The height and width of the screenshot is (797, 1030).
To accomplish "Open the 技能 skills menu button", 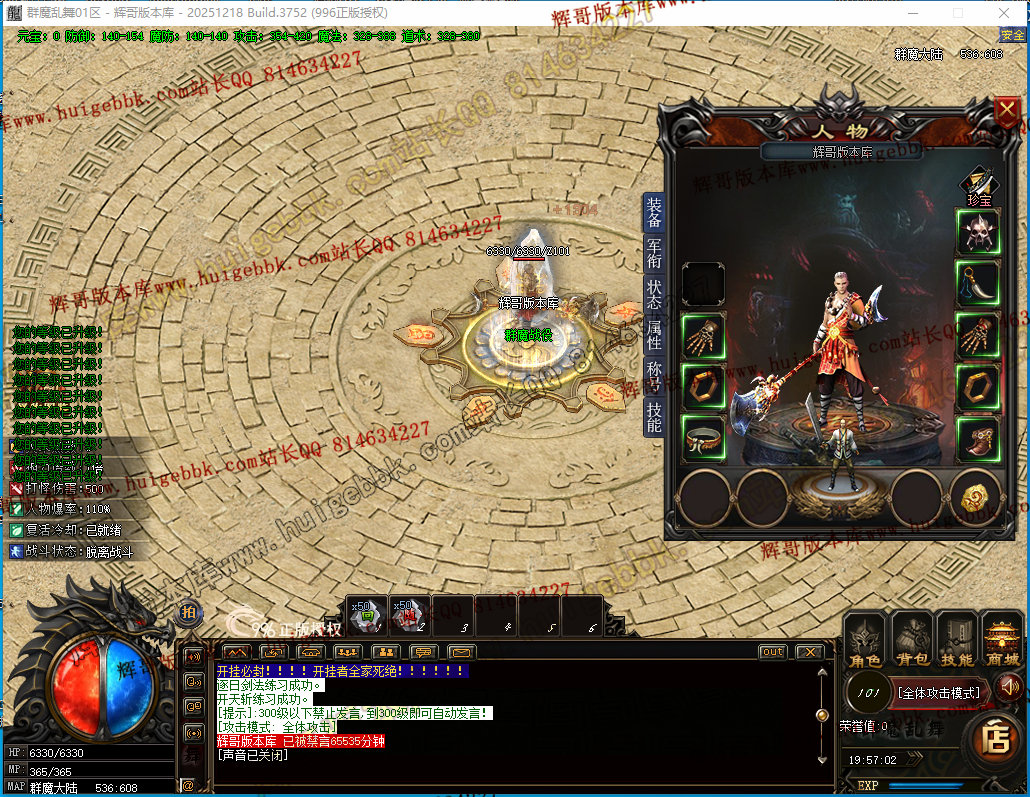I will (x=957, y=640).
